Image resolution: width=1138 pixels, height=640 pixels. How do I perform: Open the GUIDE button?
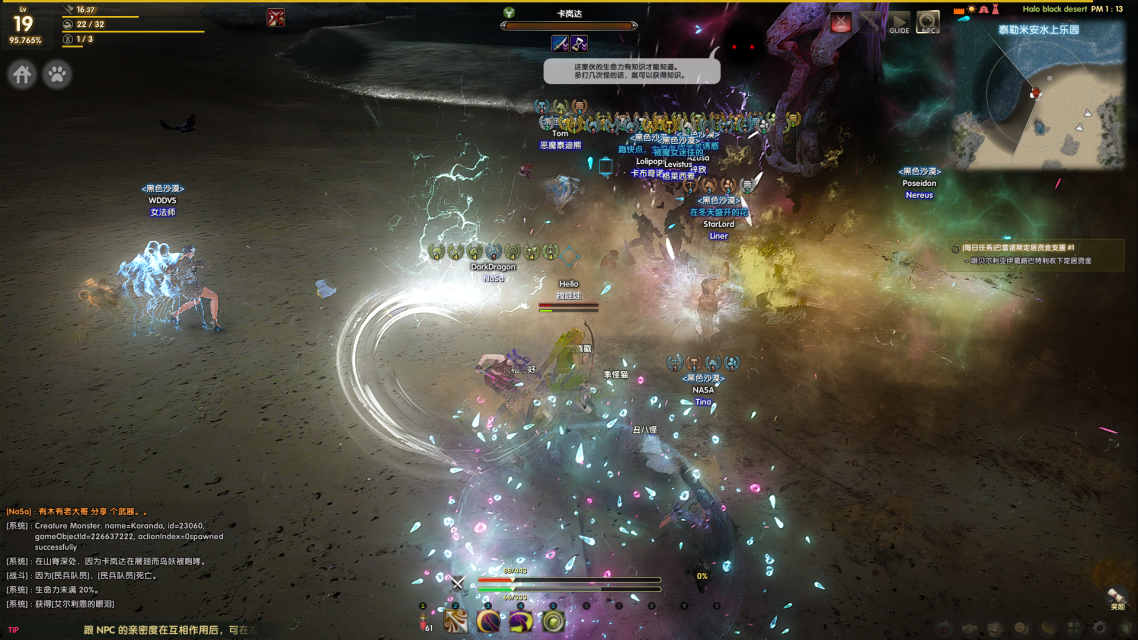(899, 22)
